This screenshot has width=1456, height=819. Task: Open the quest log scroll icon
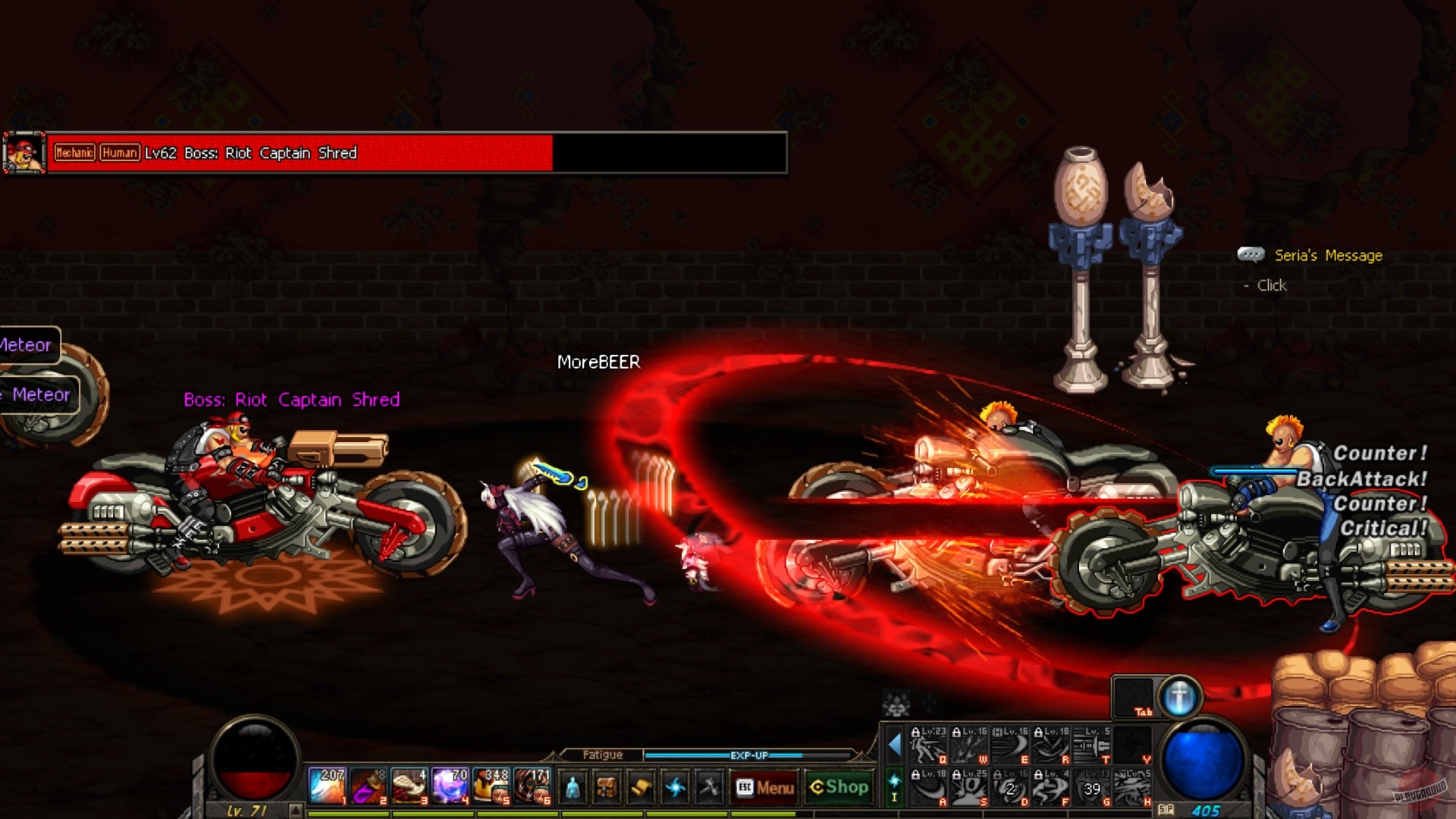pos(641,786)
